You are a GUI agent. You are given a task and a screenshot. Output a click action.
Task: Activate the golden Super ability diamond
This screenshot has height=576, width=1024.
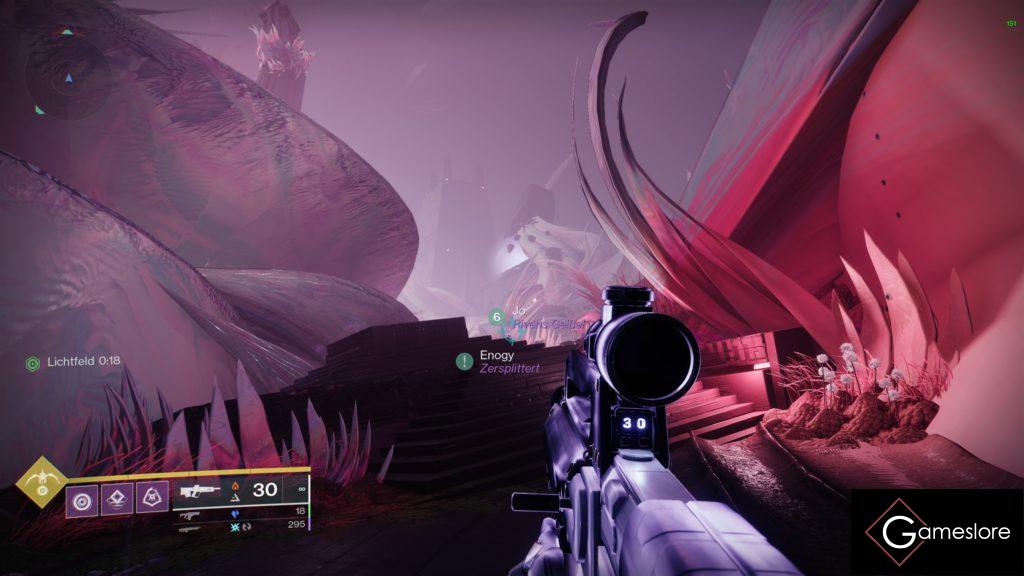pyautogui.click(x=41, y=482)
